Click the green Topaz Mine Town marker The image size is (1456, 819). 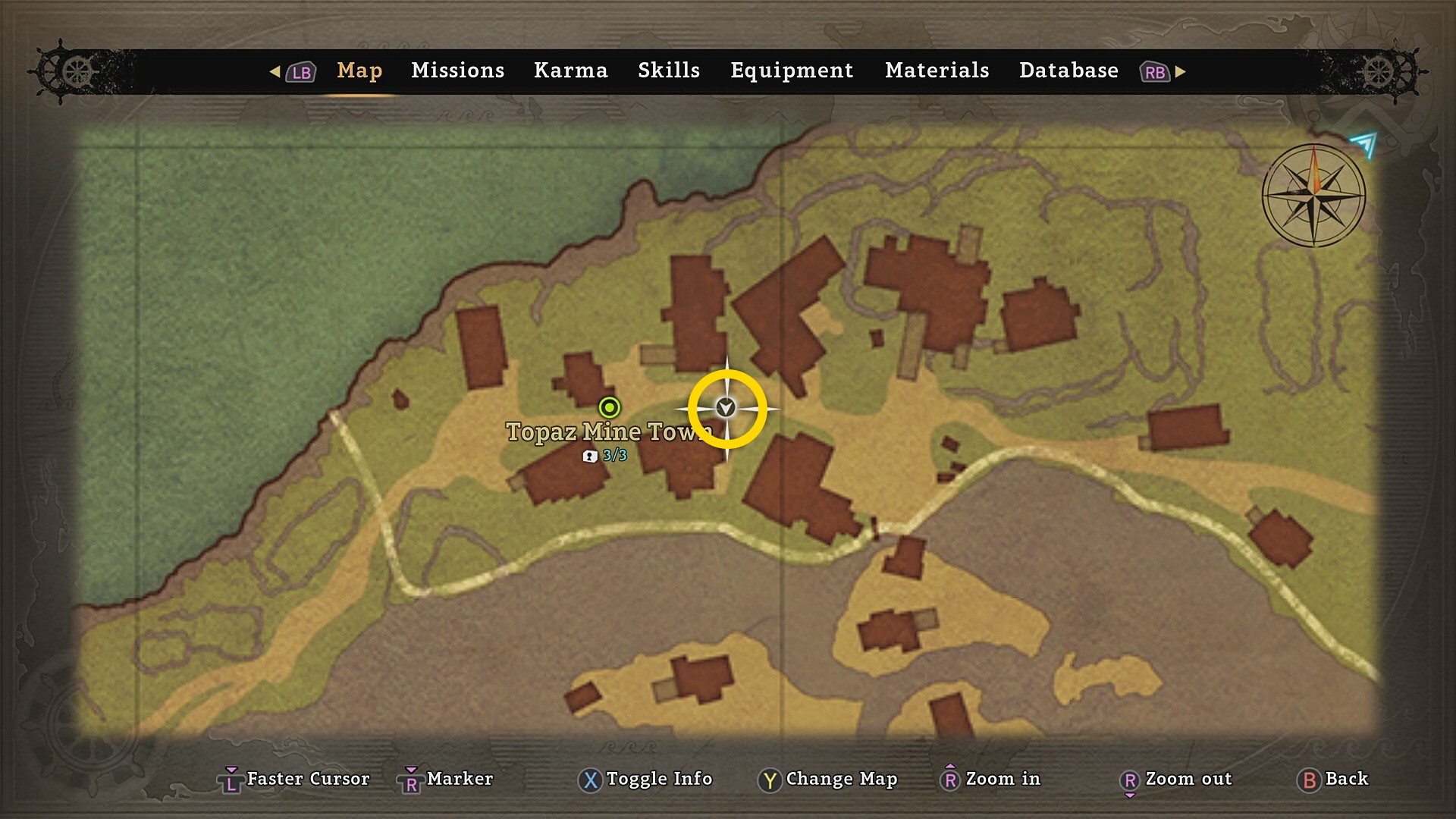point(609,407)
